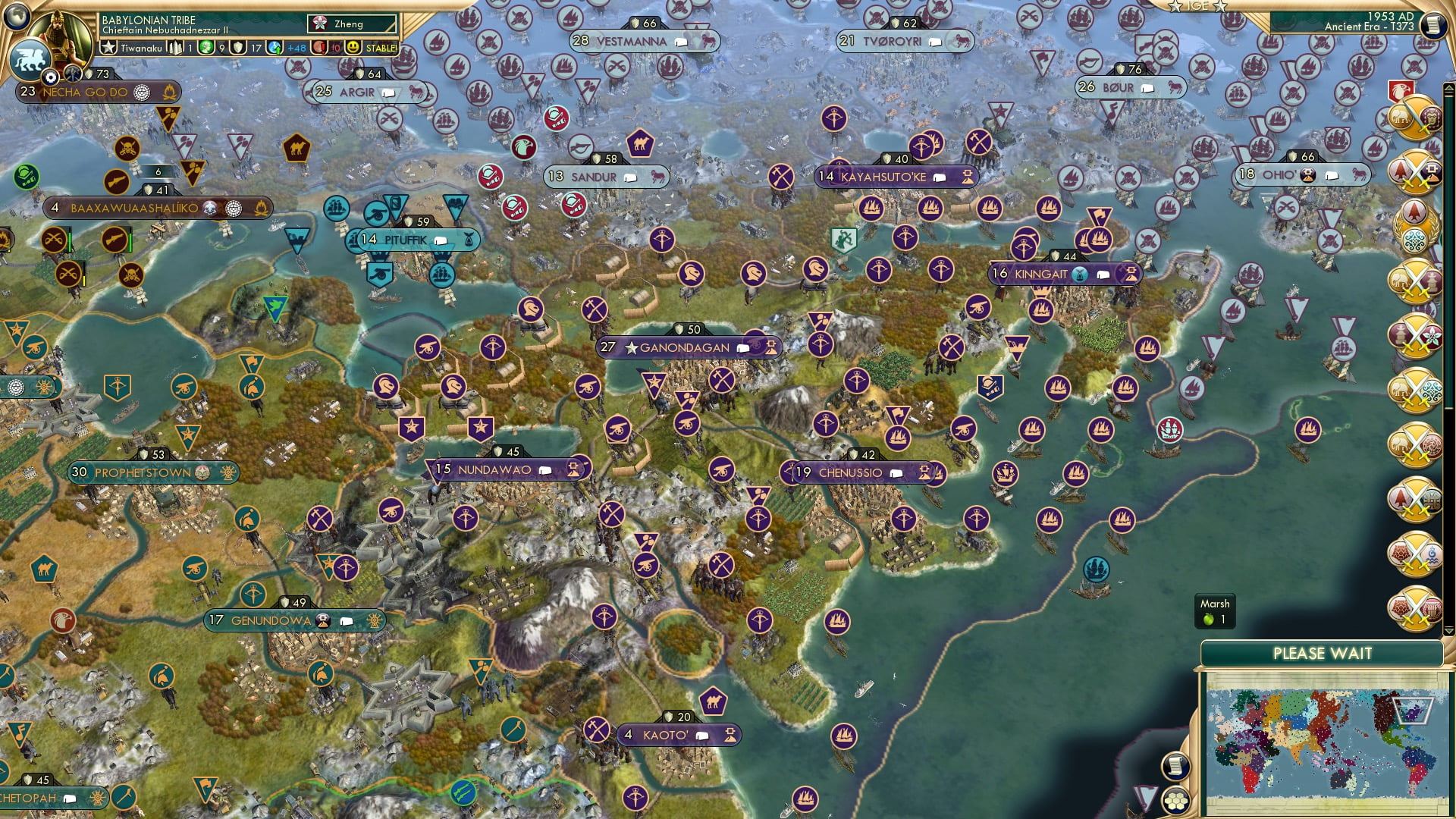The height and width of the screenshot is (819, 1456).
Task: Toggle the hex grid map options button
Action: [x=1175, y=801]
